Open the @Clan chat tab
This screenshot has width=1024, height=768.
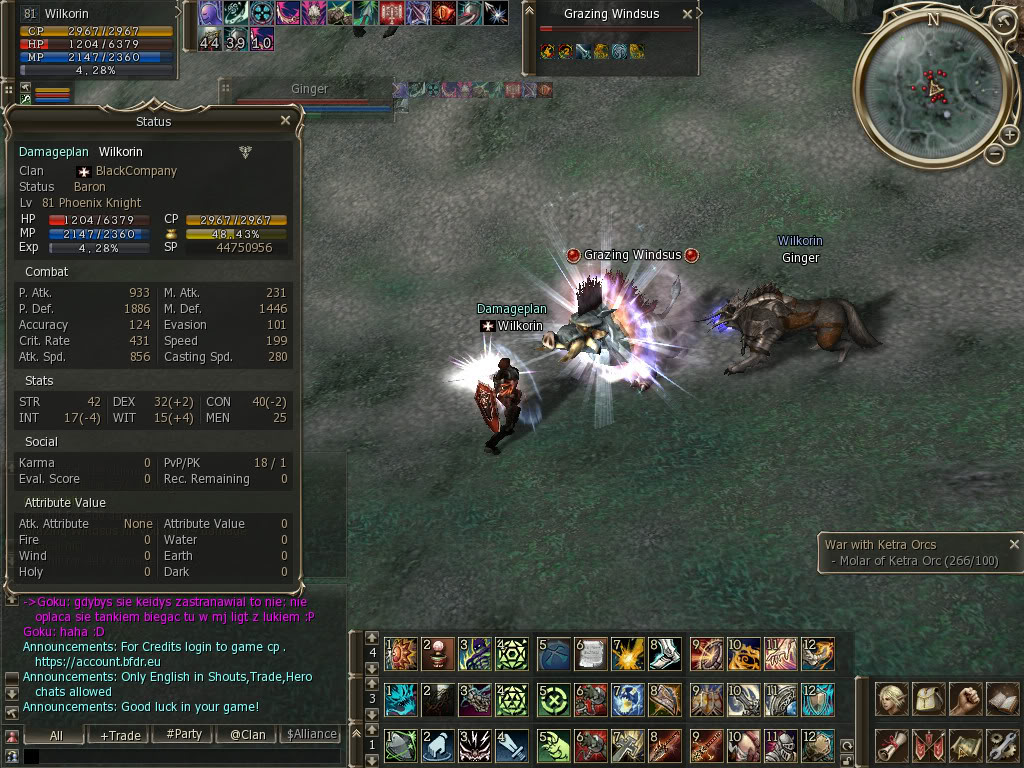(247, 734)
